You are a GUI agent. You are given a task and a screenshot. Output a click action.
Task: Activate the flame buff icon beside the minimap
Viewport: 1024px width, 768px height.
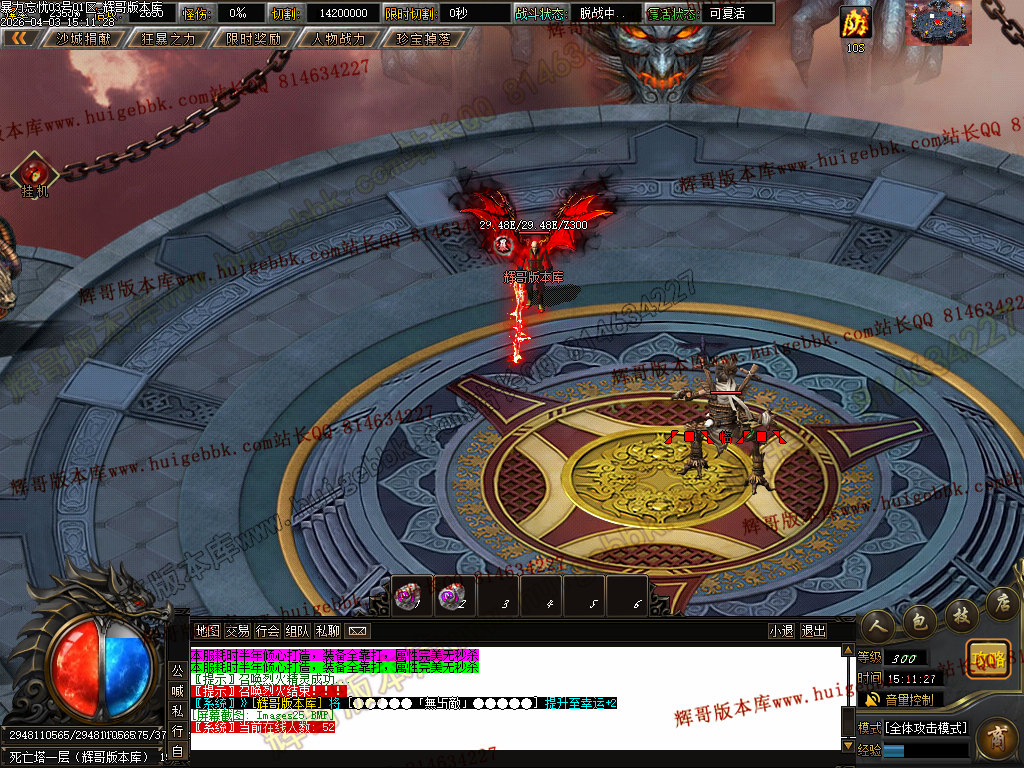pyautogui.click(x=855, y=22)
